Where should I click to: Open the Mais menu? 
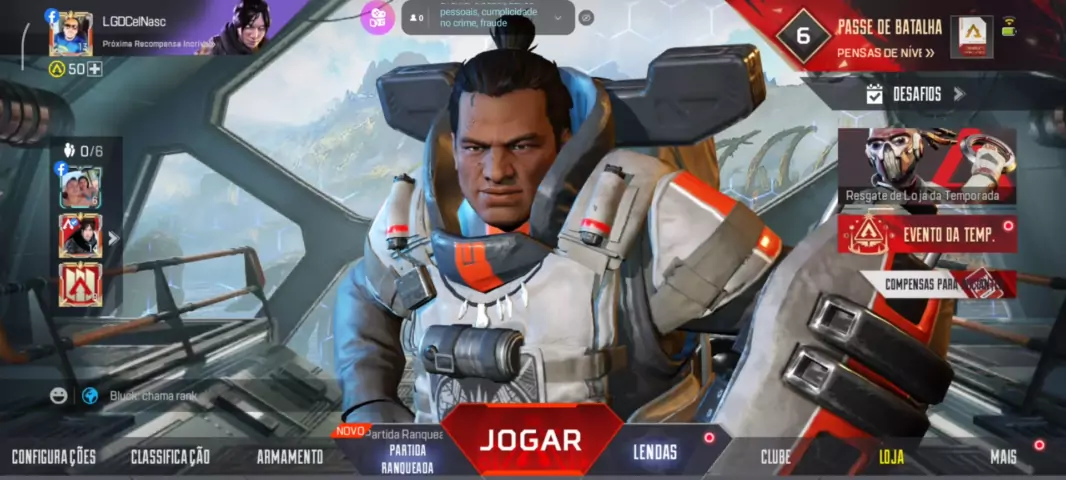tap(1003, 457)
